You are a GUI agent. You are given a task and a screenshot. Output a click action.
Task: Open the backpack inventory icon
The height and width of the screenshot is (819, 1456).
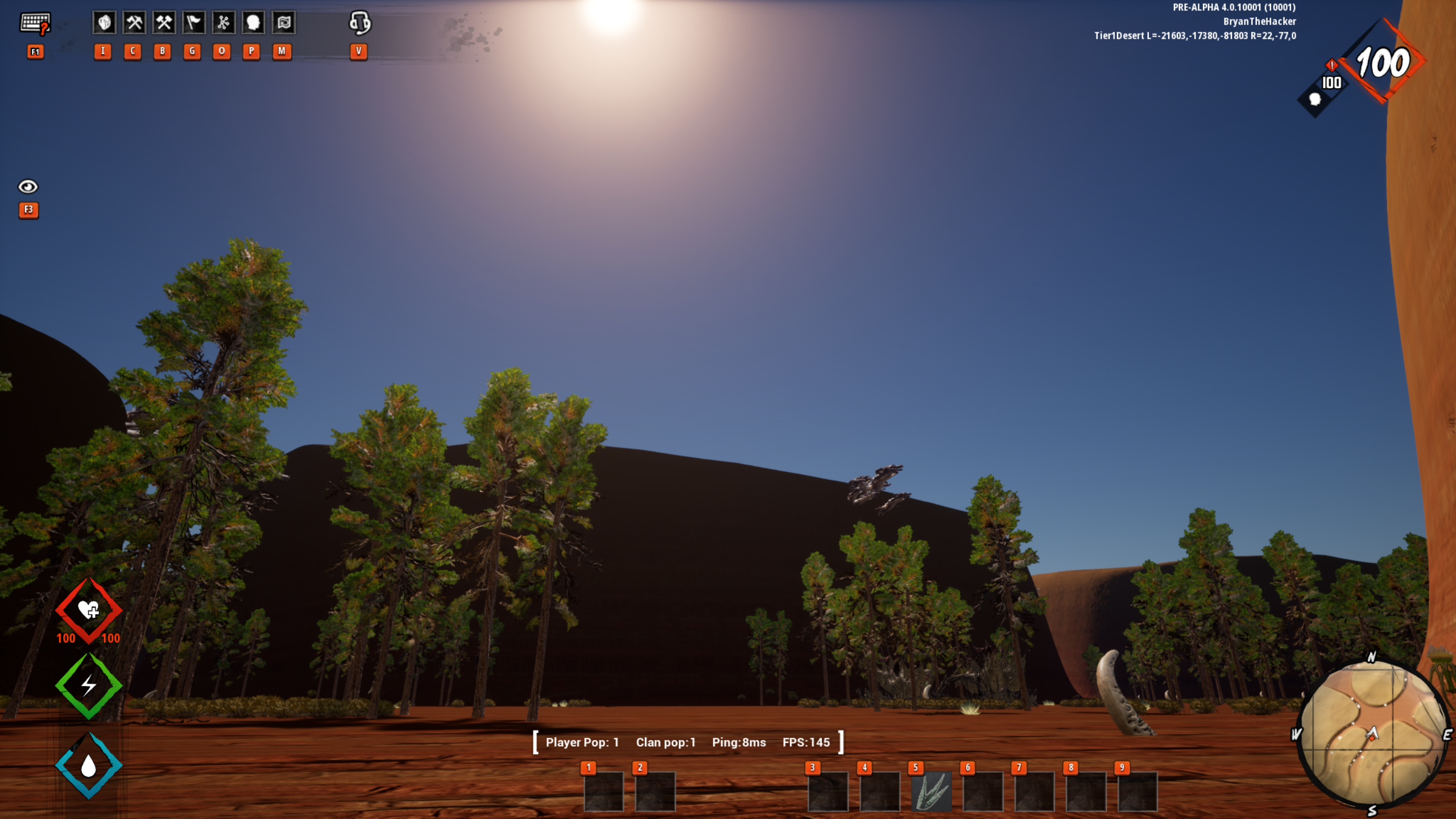(104, 23)
